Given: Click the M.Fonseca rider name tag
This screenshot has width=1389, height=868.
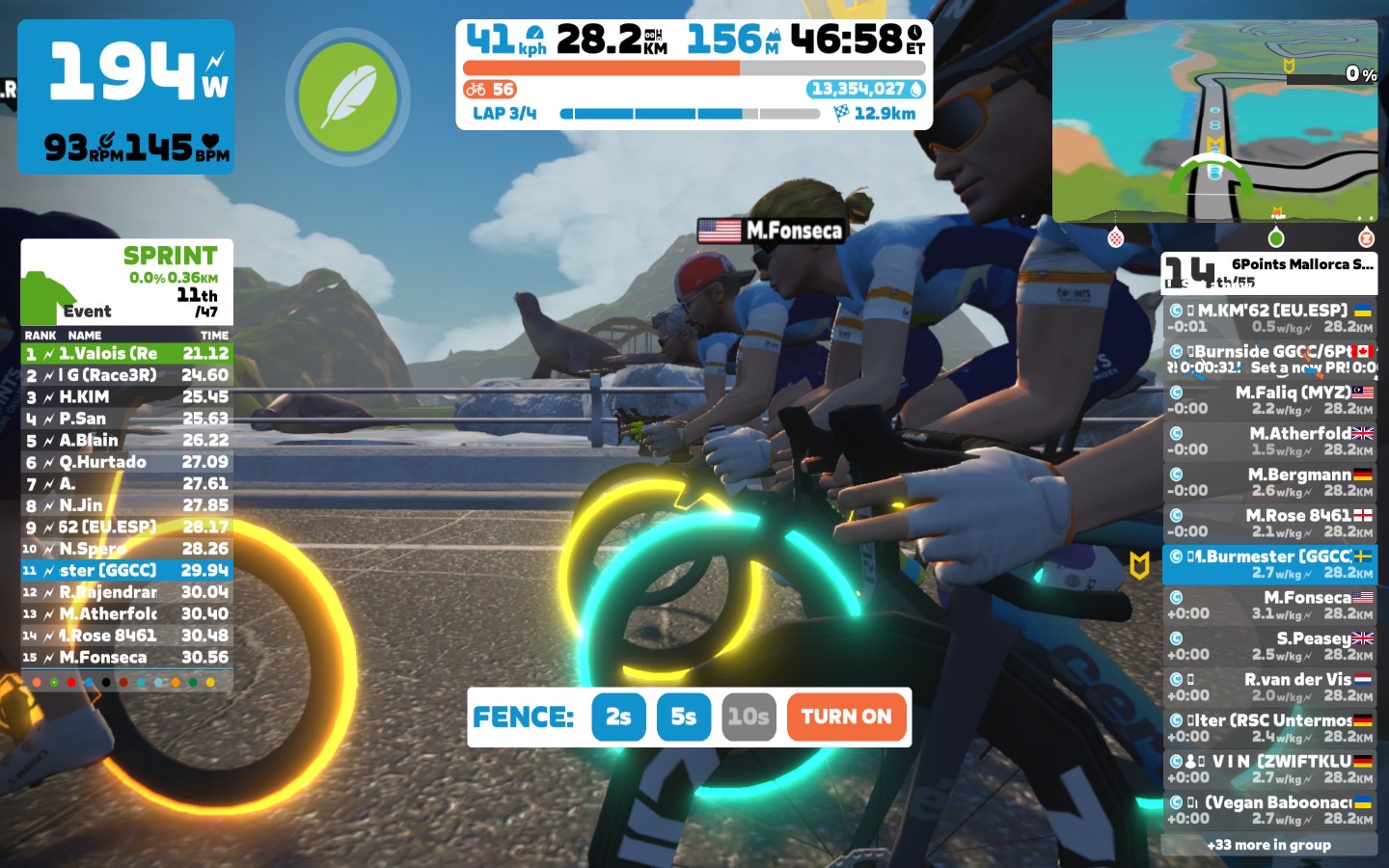Looking at the screenshot, I should tap(772, 231).
